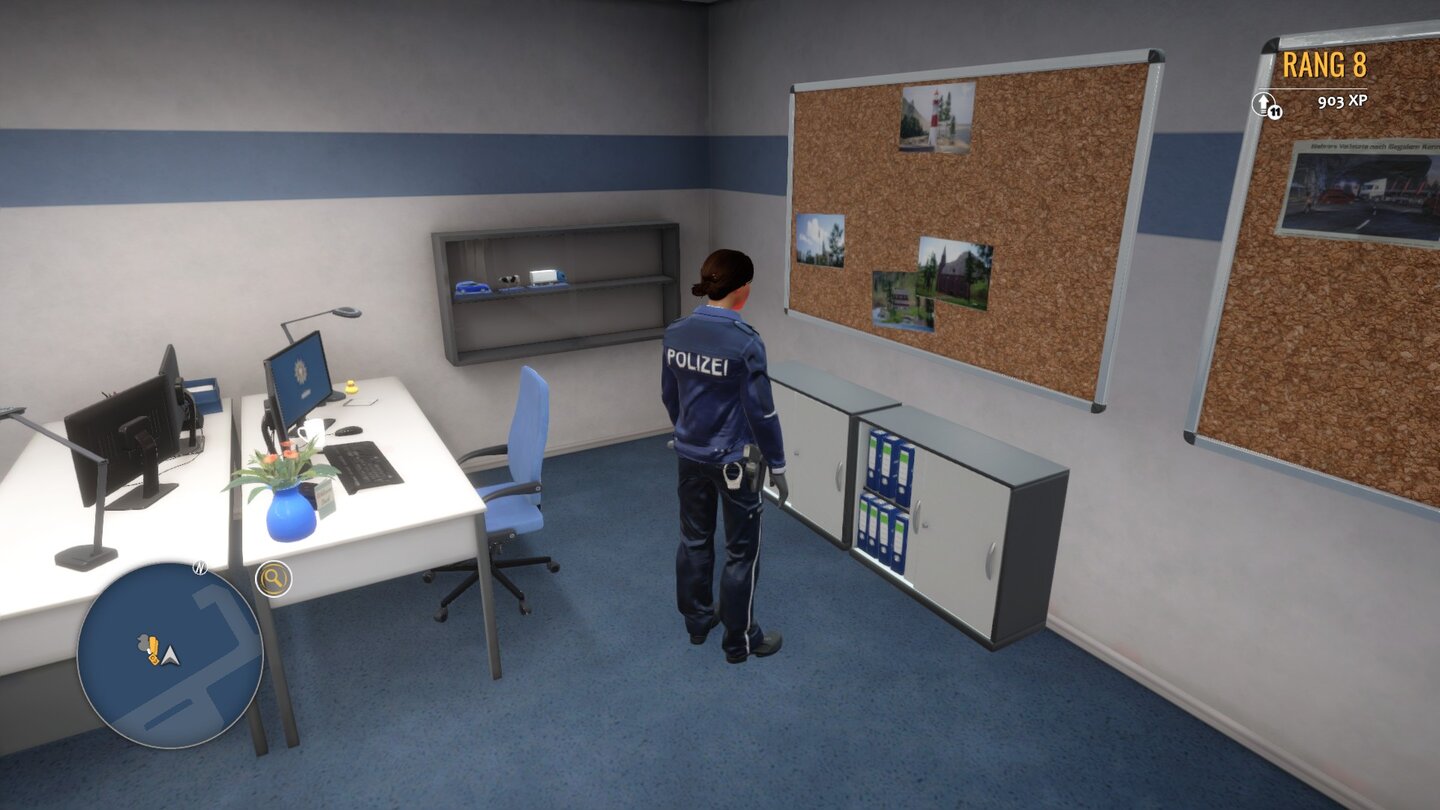Screen dimensions: 1440x810
Task: Select the magnifier search icon beside the minimap
Action: tap(272, 576)
